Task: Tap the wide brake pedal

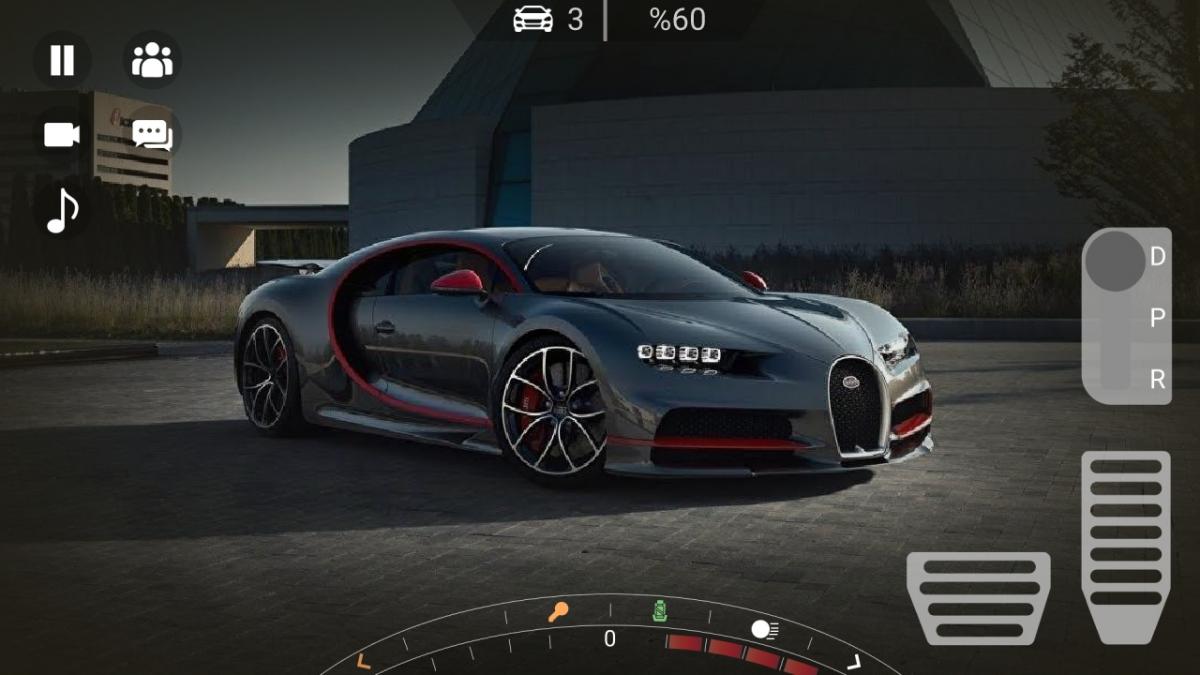Action: click(978, 597)
